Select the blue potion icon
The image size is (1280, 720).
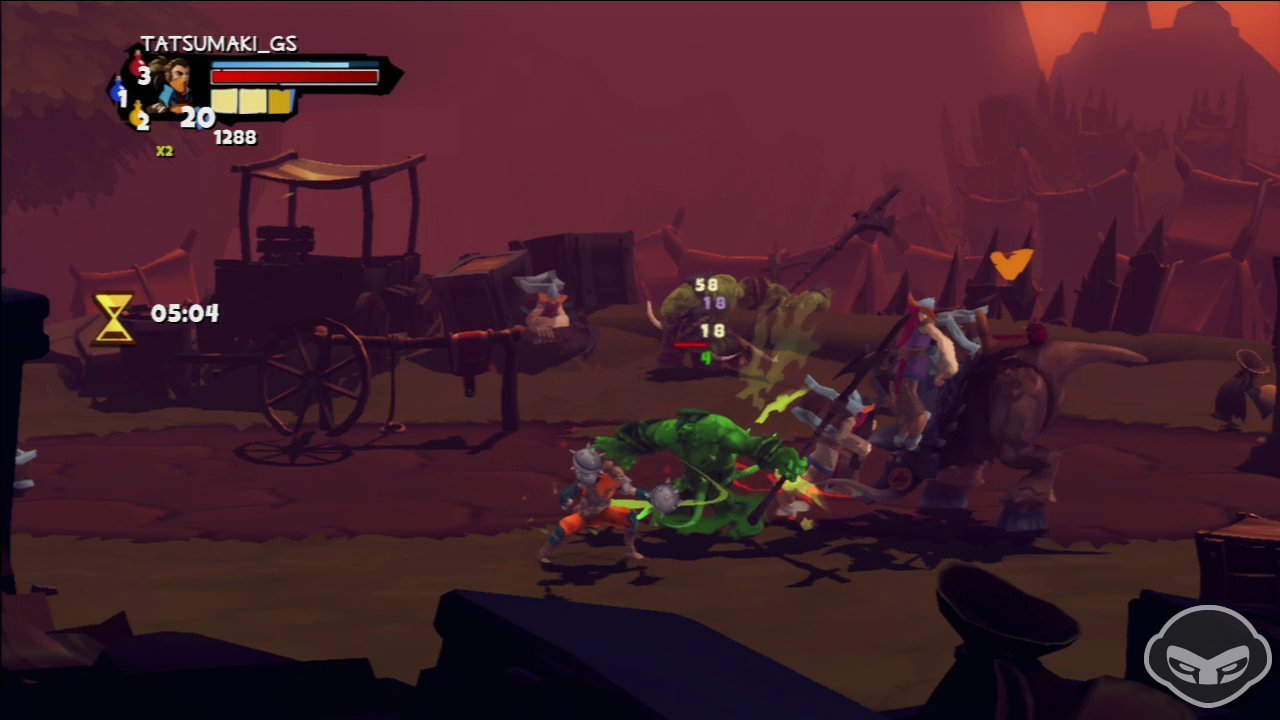pyautogui.click(x=116, y=93)
